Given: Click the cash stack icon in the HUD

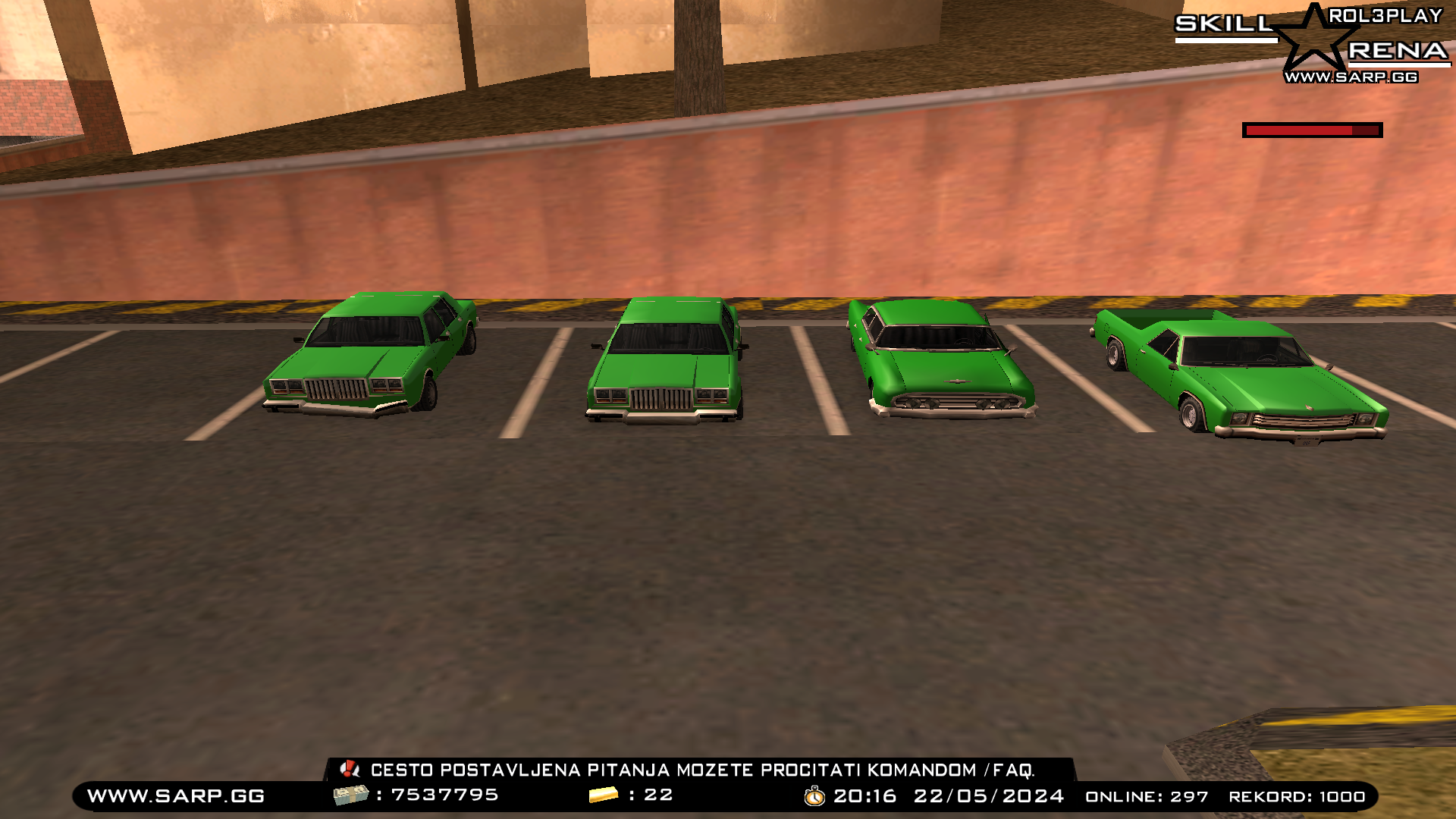Looking at the screenshot, I should (x=353, y=796).
